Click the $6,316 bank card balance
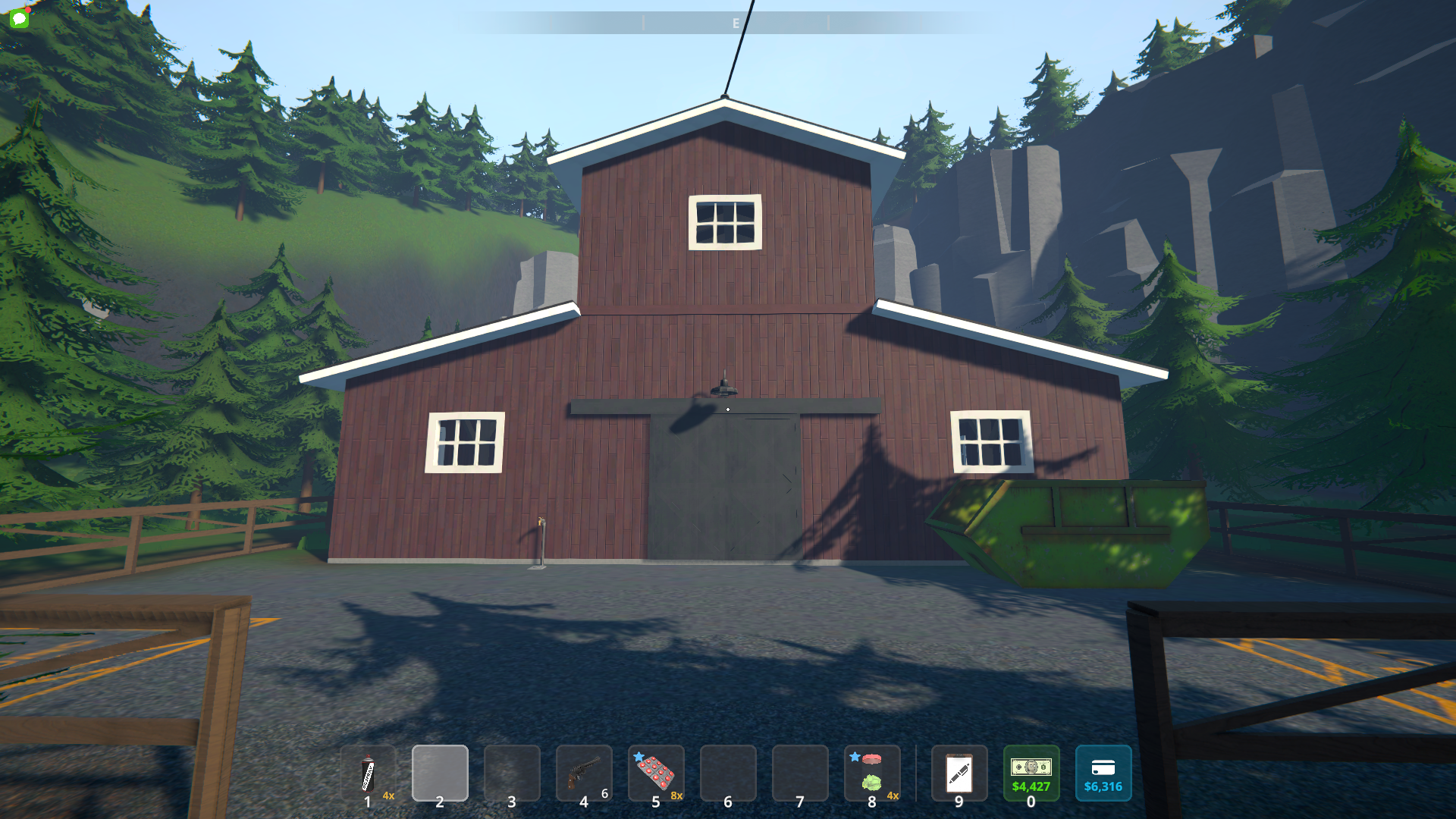The image size is (1456, 819). 1103,773
